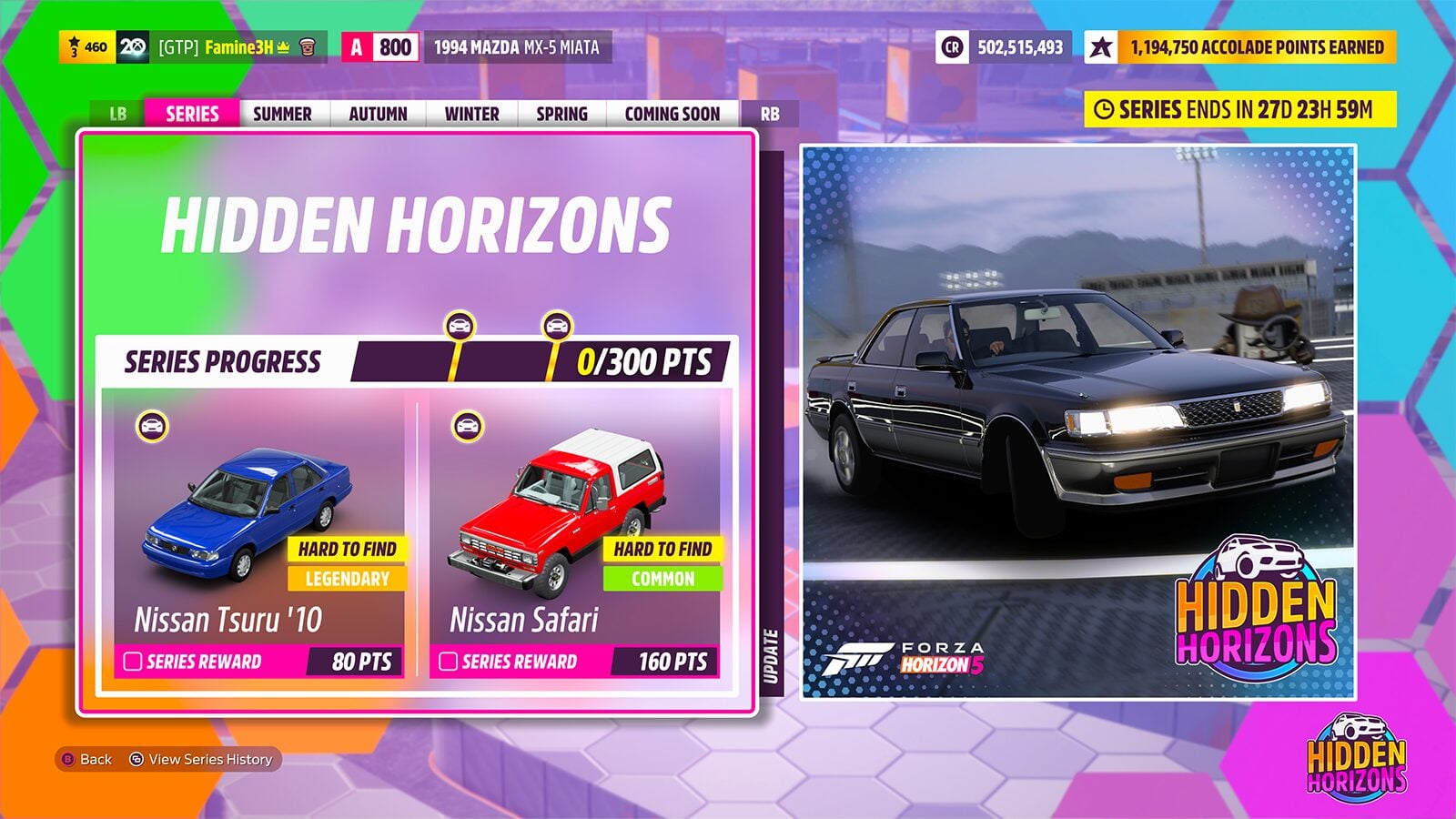
Task: Select the 1994 Mazda MX-5 Miata car label
Action: click(516, 47)
